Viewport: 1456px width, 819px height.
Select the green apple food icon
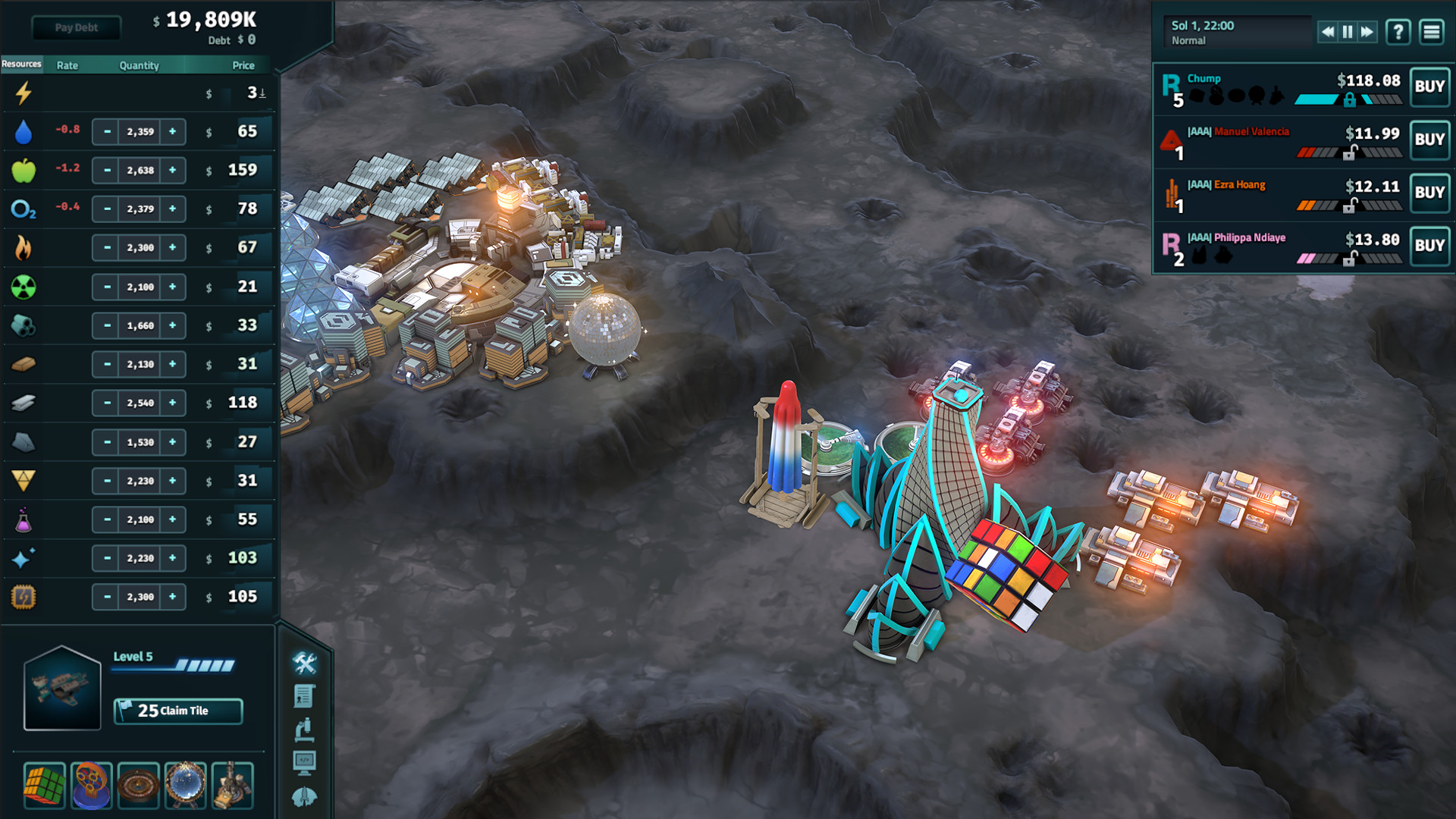pyautogui.click(x=24, y=170)
